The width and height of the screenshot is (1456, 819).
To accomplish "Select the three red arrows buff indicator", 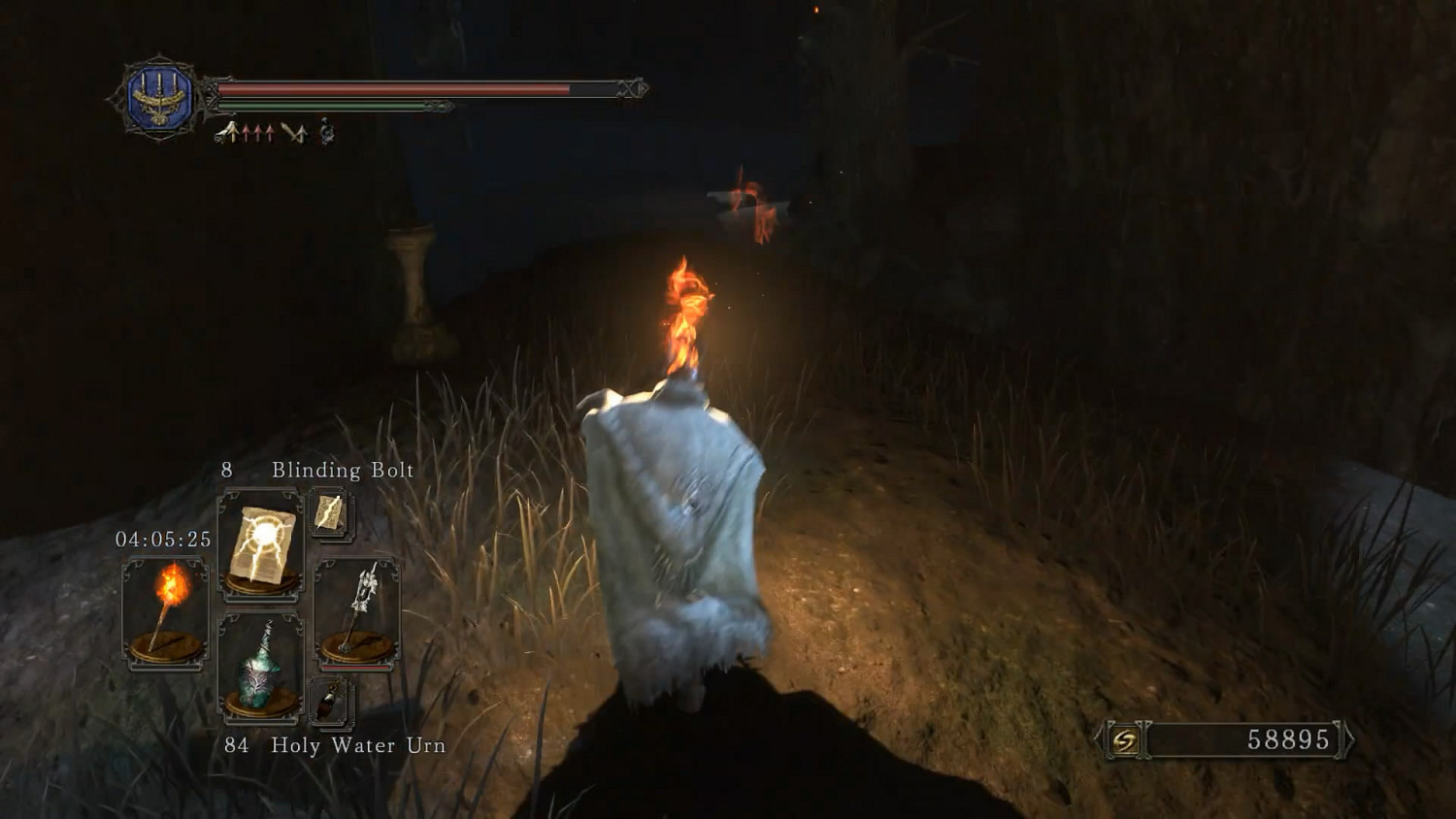I will (256, 130).
